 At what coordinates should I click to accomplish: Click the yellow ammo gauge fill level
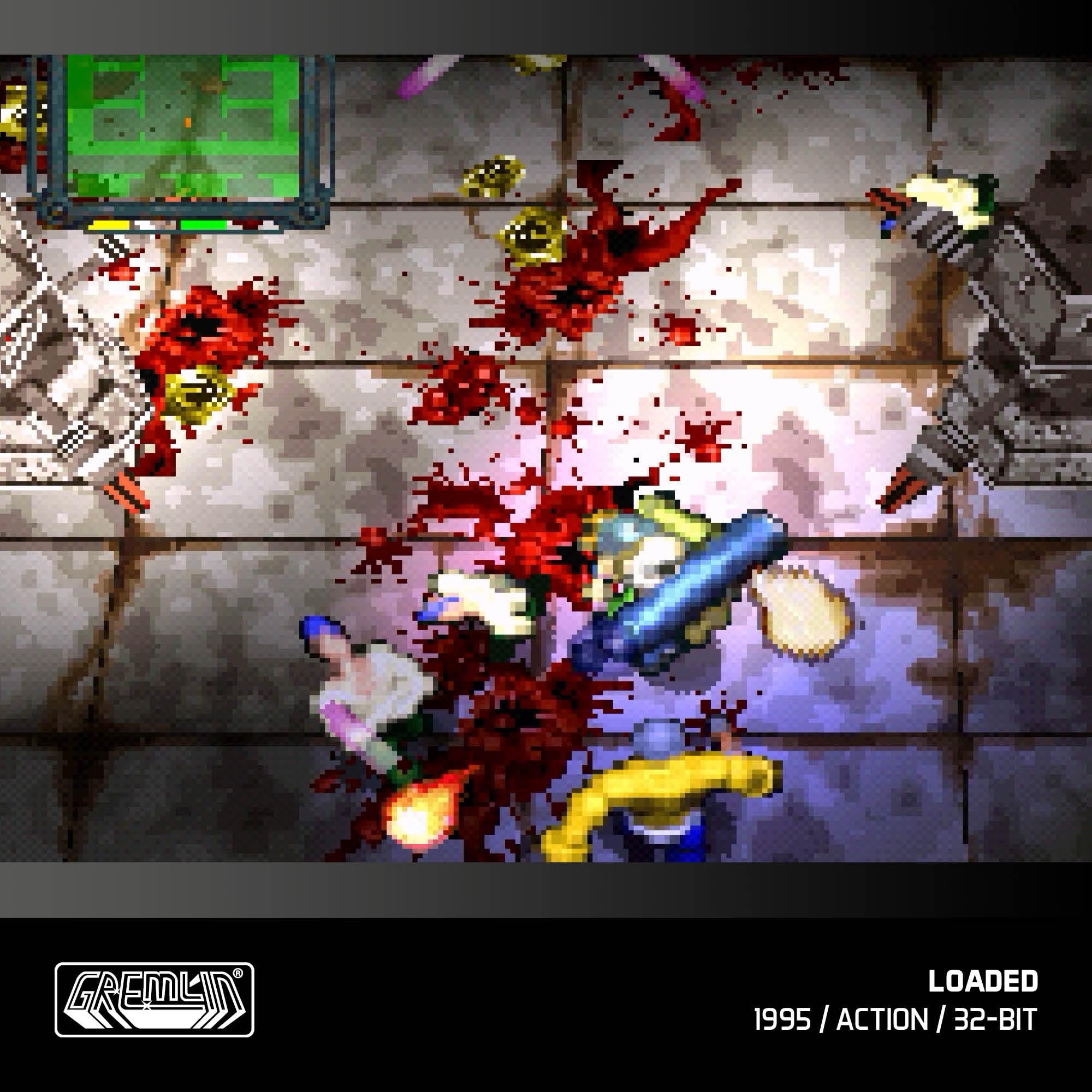click(x=108, y=226)
